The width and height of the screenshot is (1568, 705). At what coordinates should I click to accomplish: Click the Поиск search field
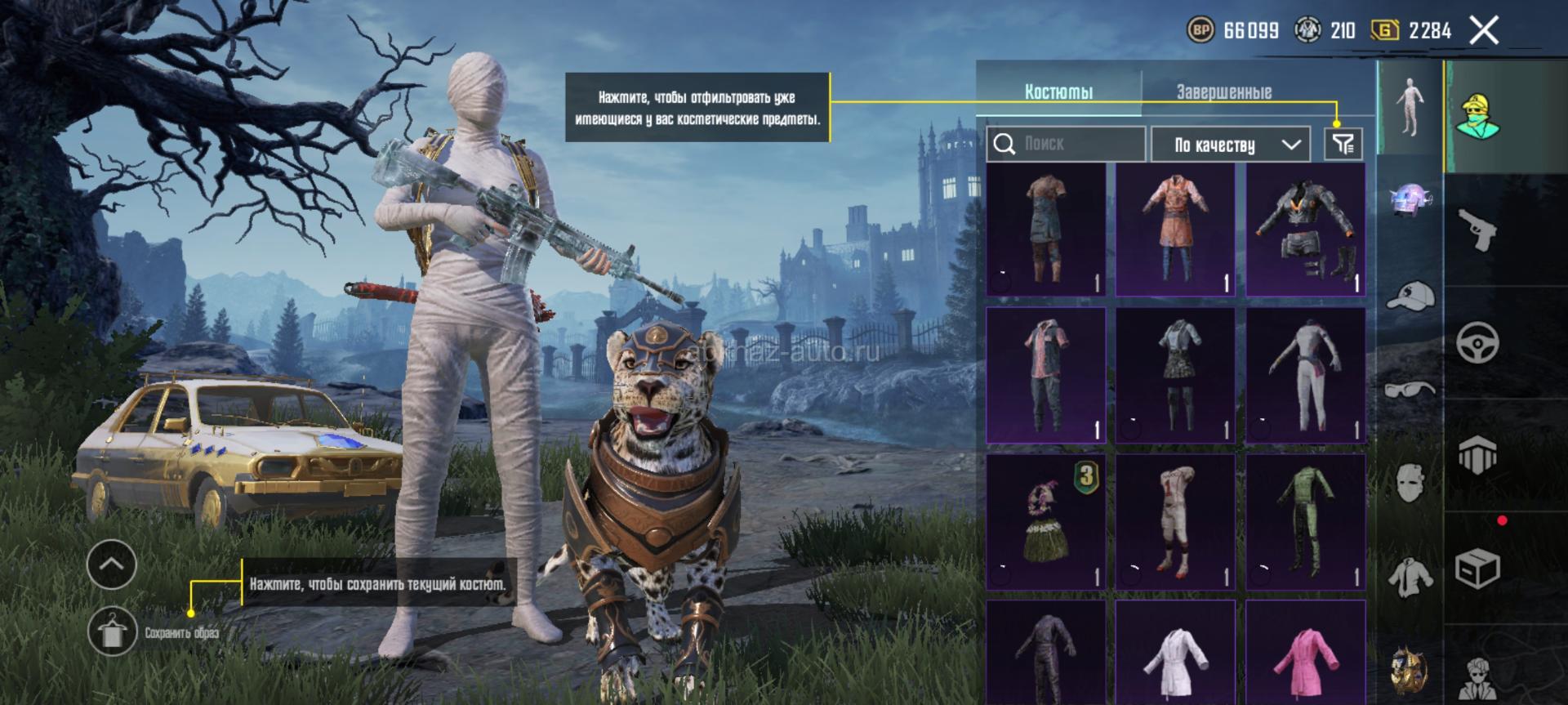click(x=1066, y=145)
